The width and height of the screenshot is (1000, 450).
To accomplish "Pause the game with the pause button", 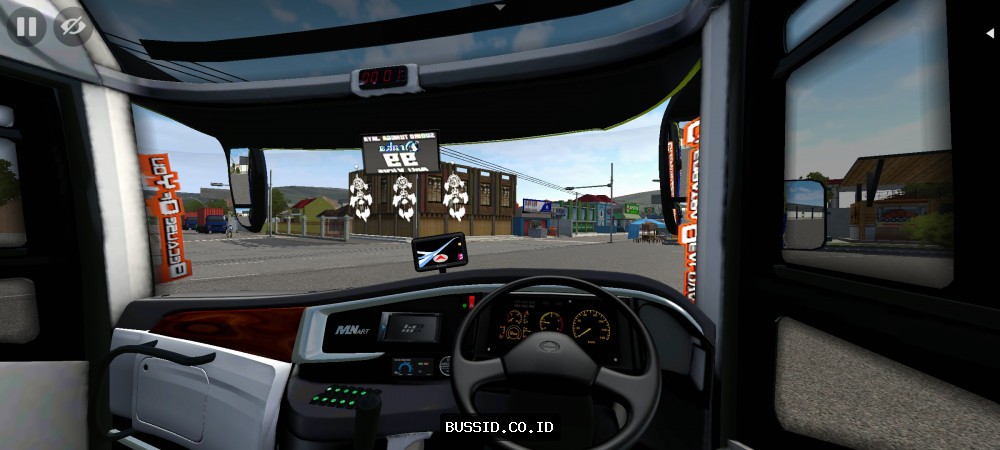I will [x=26, y=26].
